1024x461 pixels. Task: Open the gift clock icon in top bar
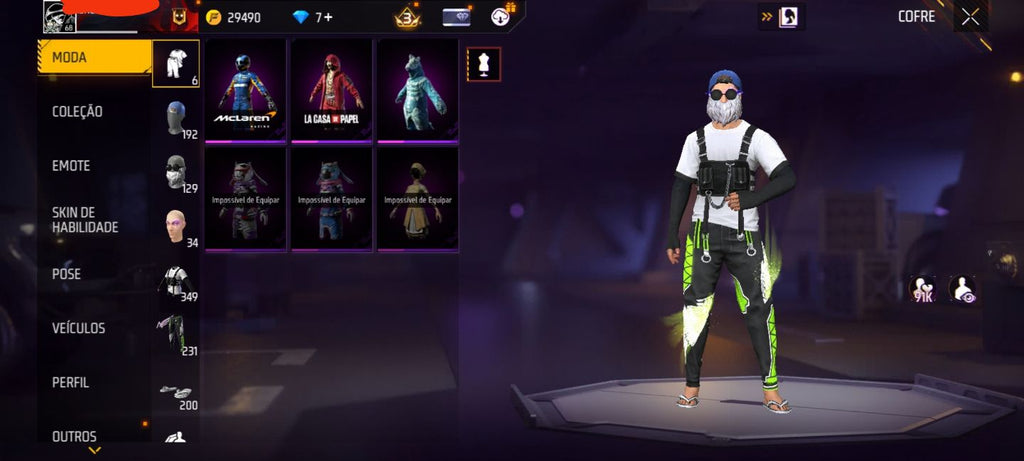[501, 16]
